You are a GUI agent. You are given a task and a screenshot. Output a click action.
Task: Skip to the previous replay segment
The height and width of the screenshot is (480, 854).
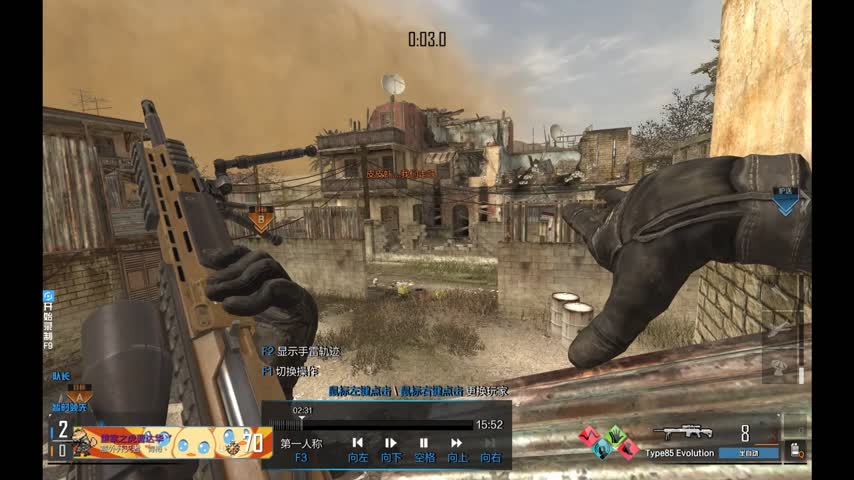pos(357,443)
